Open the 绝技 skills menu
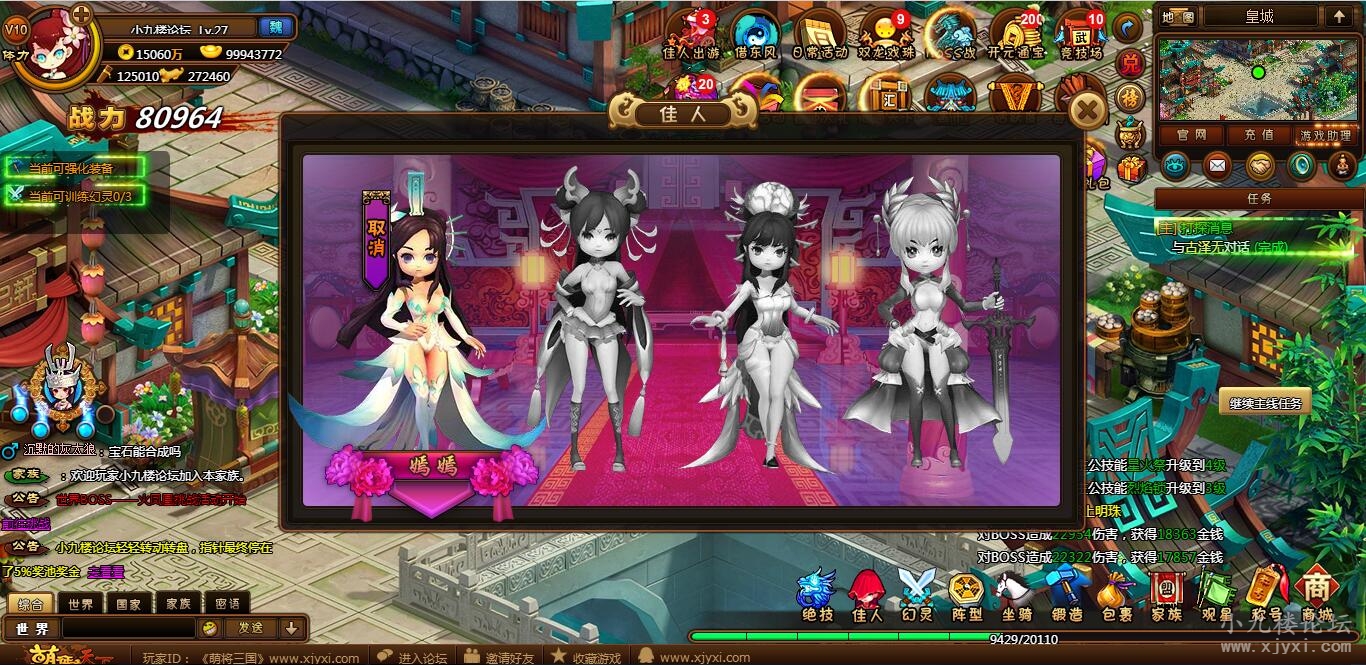The image size is (1366, 665). [817, 596]
